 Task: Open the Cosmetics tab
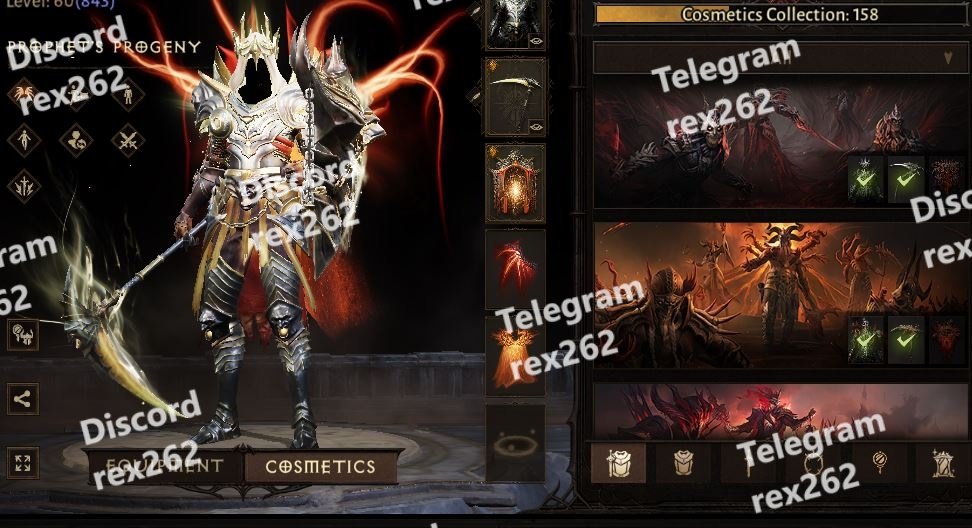click(320, 467)
